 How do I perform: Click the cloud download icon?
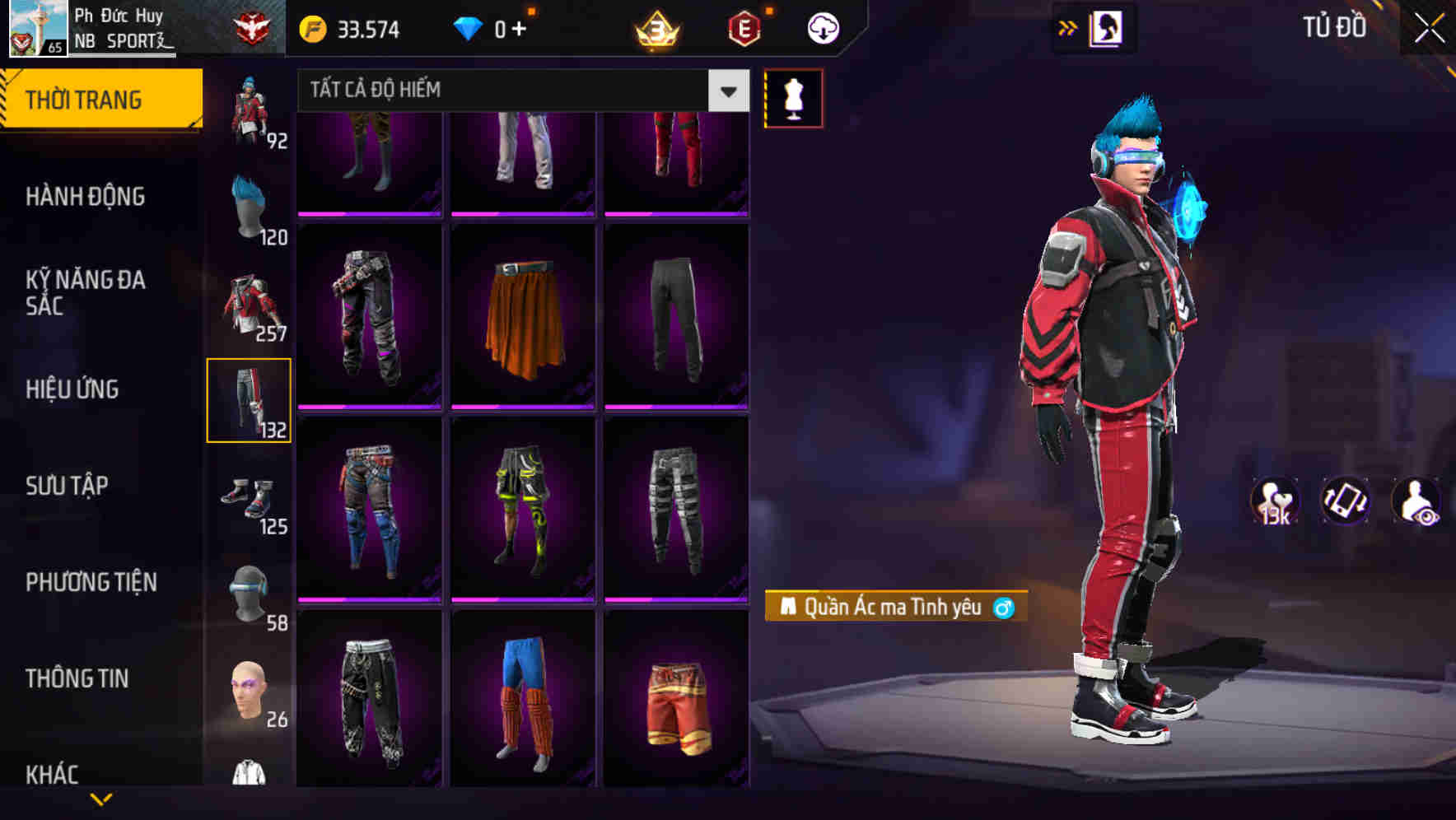pyautogui.click(x=821, y=27)
